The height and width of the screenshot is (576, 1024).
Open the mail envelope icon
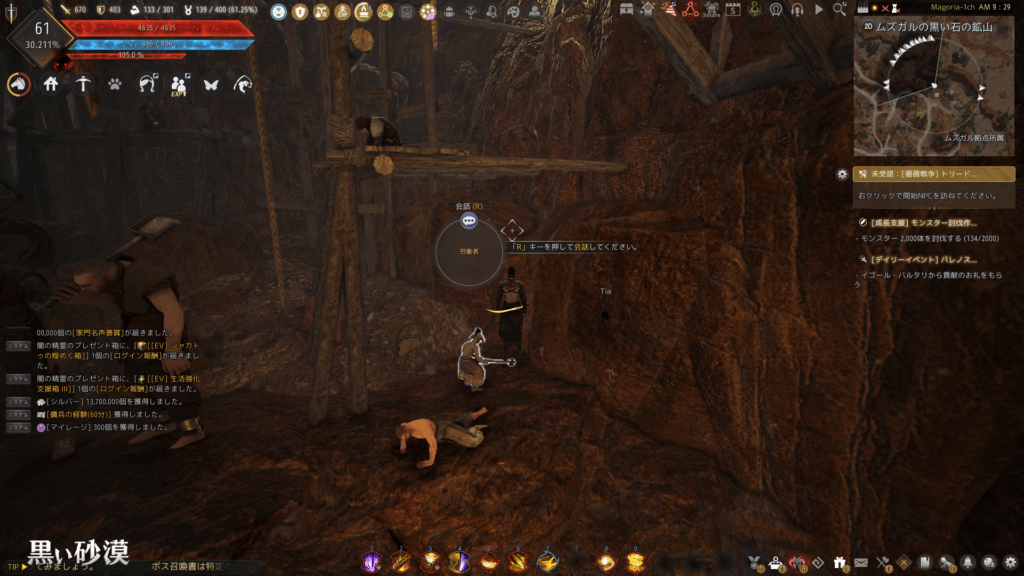tap(861, 562)
